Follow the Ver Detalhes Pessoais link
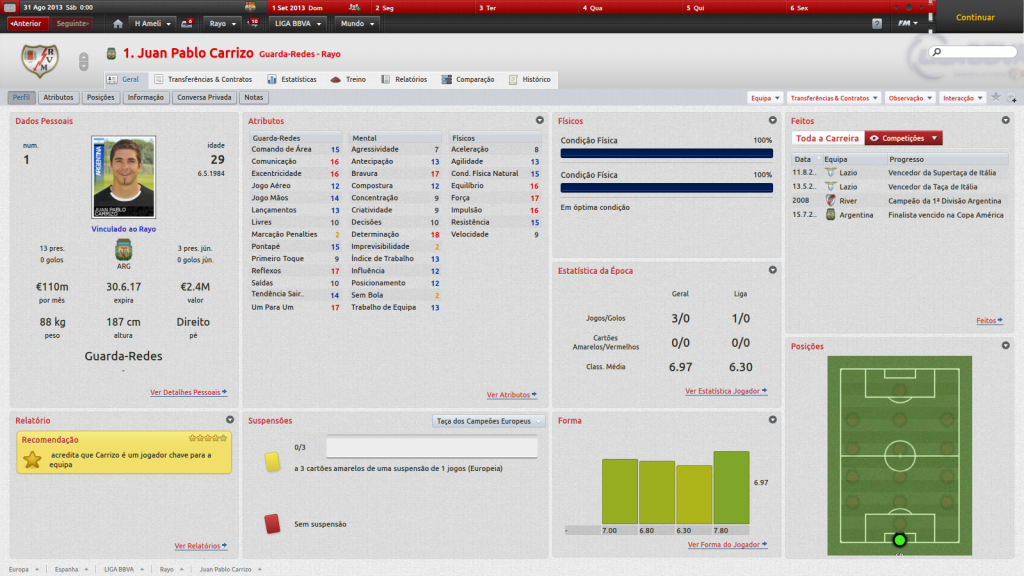Image resolution: width=1024 pixels, height=576 pixels. [x=188, y=393]
